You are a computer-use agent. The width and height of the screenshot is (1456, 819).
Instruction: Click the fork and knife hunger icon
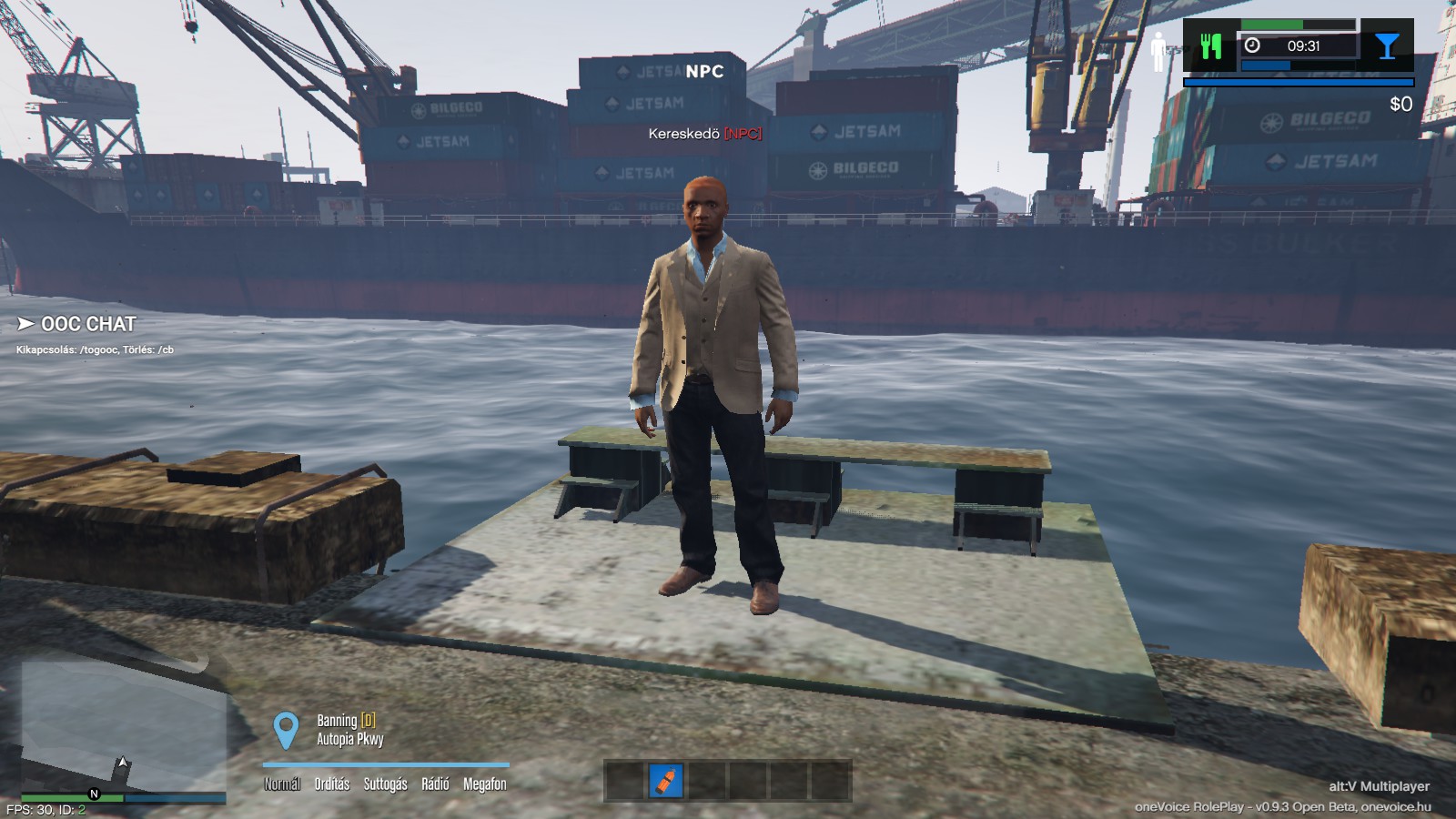(1210, 46)
